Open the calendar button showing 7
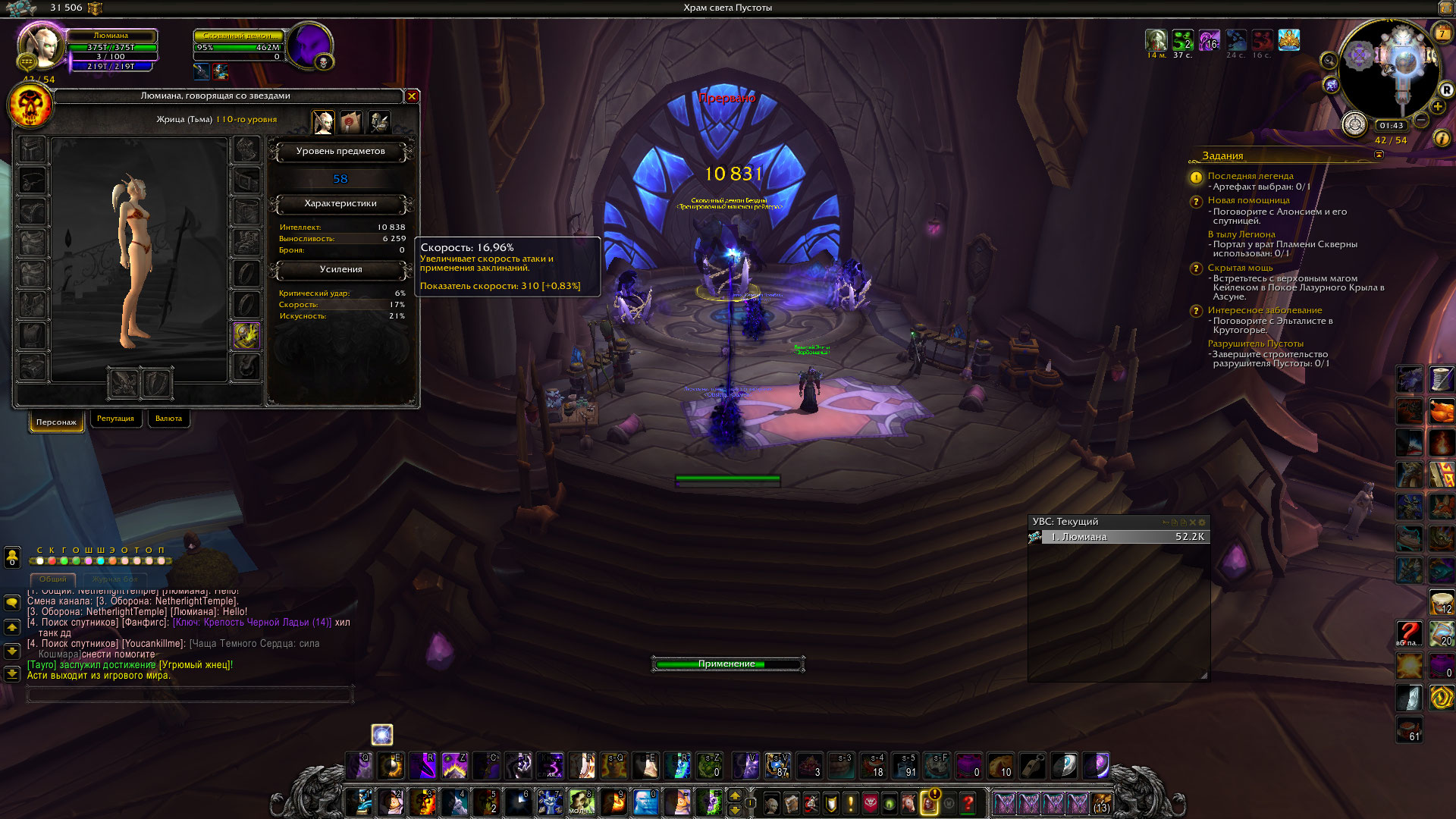Viewport: 1456px width, 819px height. 1442,34
